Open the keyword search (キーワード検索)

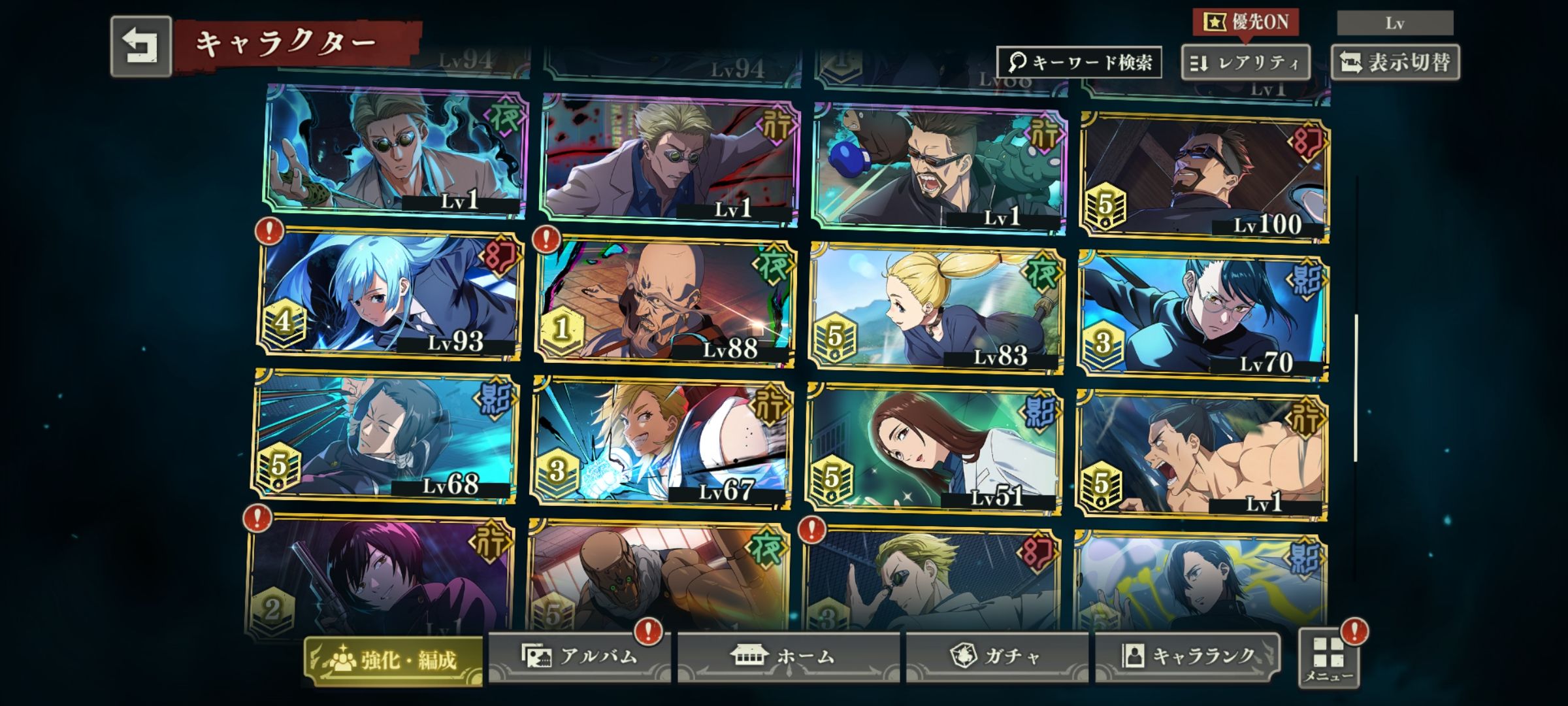tap(1079, 62)
